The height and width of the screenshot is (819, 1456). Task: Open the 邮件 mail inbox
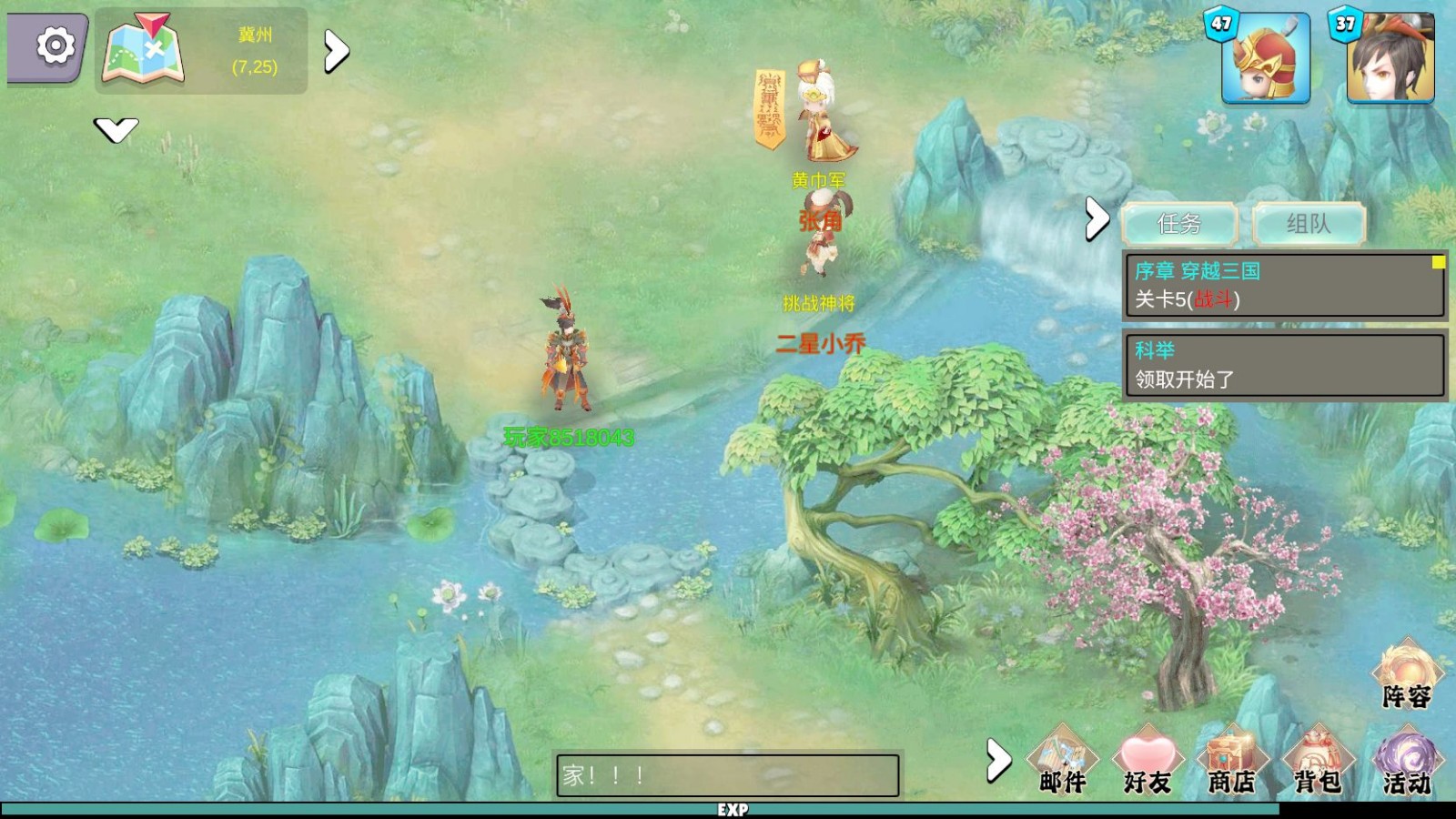point(1063,761)
